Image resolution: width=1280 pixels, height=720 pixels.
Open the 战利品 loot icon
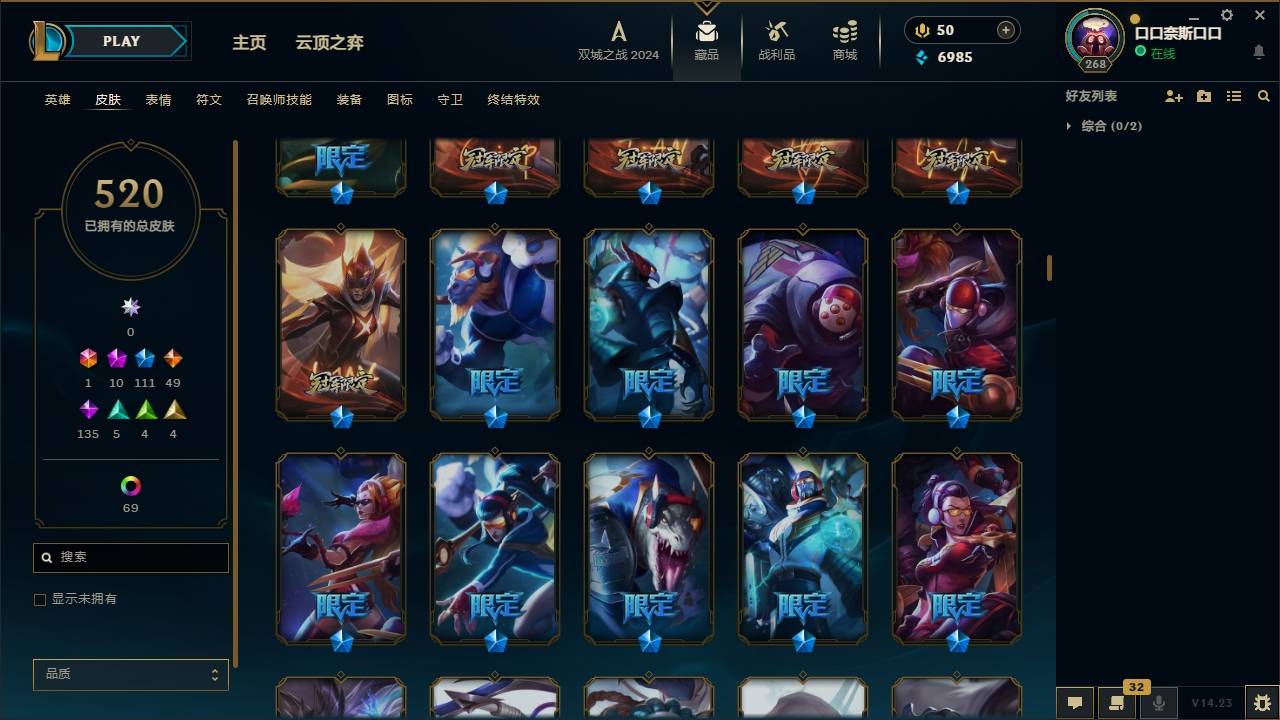click(x=776, y=40)
